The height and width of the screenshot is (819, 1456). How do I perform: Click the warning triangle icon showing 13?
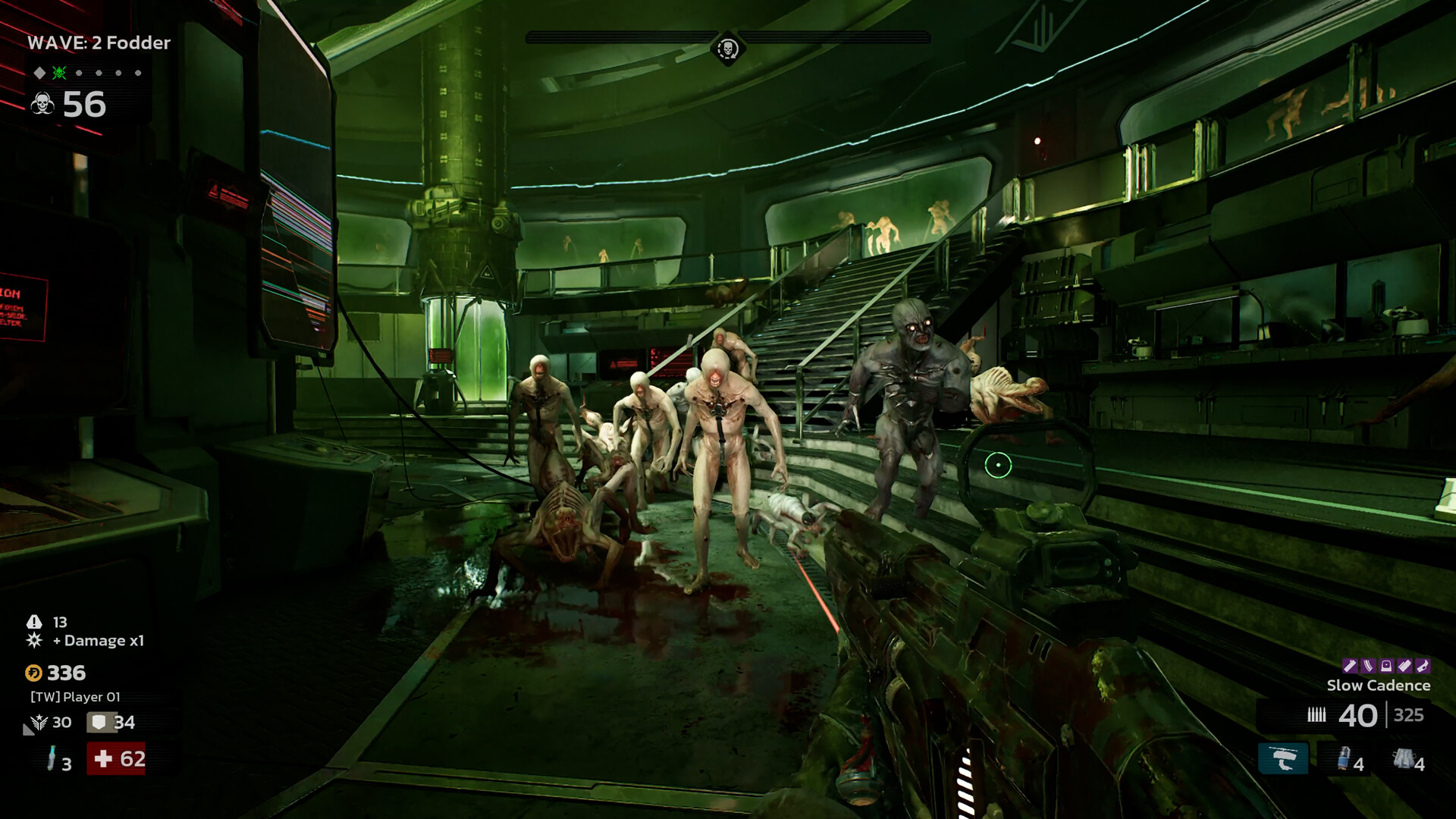click(x=35, y=622)
